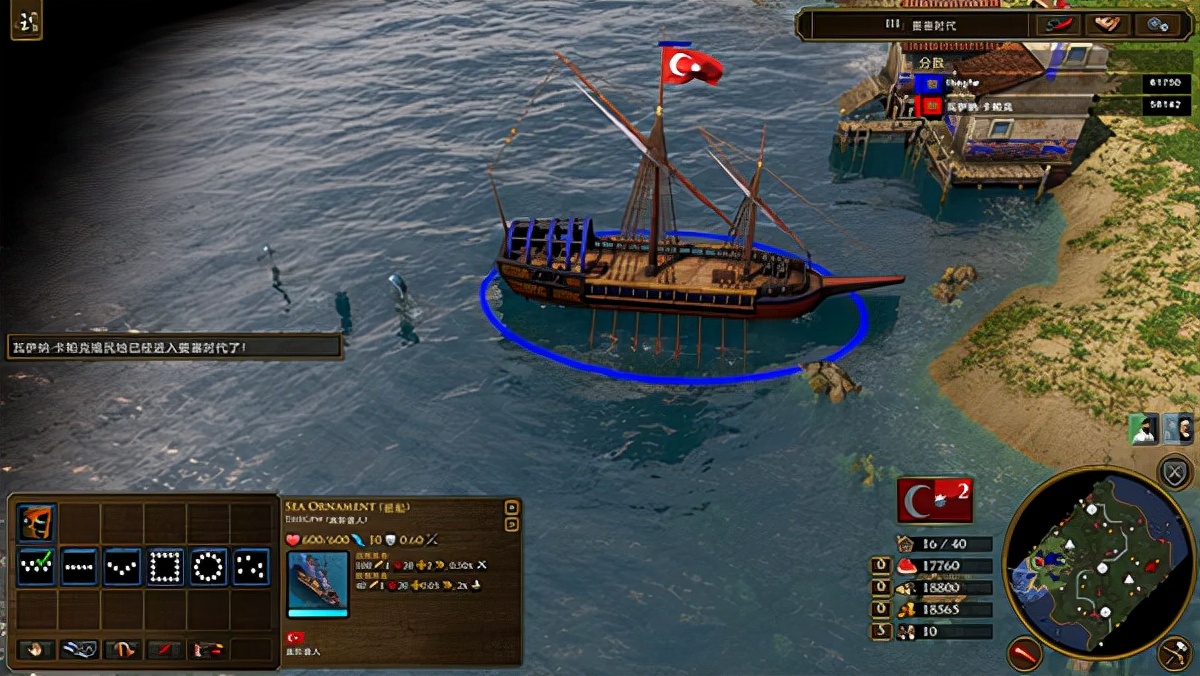This screenshot has width=1200, height=676.
Task: Open the gears settings menu button
Action: 1160,24
